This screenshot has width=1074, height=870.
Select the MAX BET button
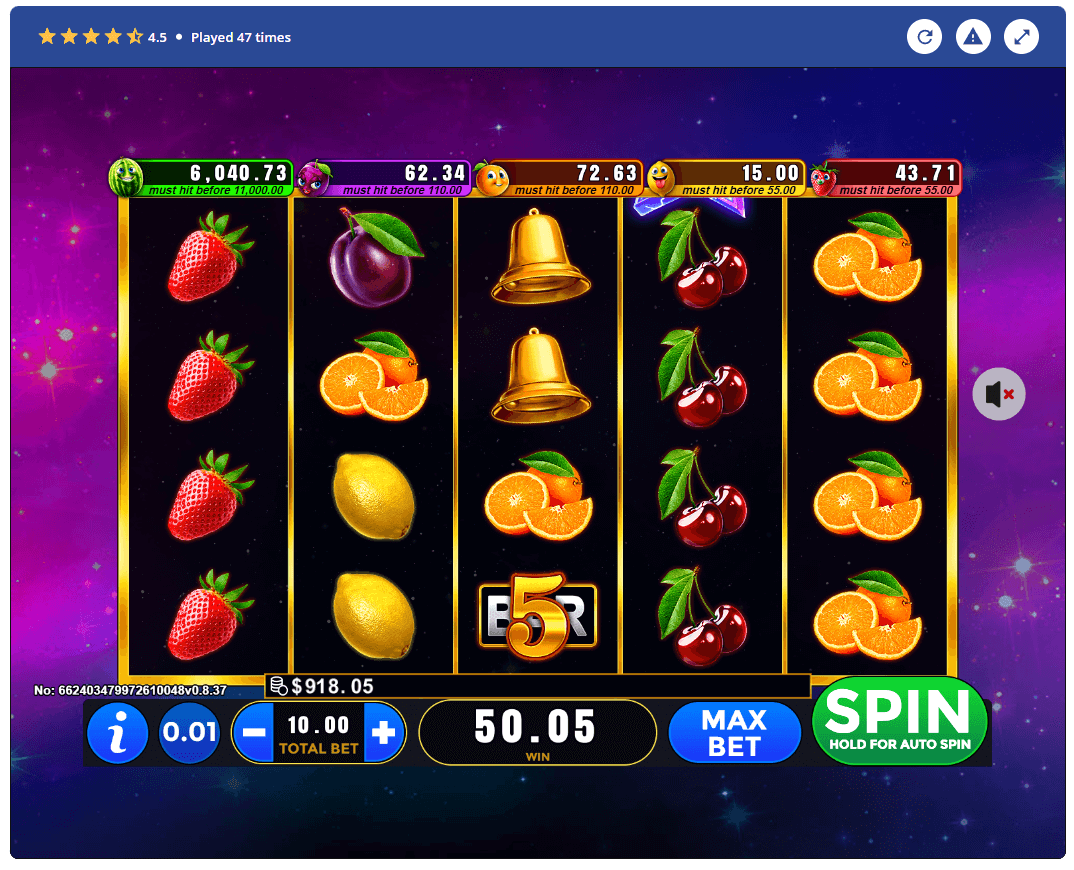pos(734,733)
